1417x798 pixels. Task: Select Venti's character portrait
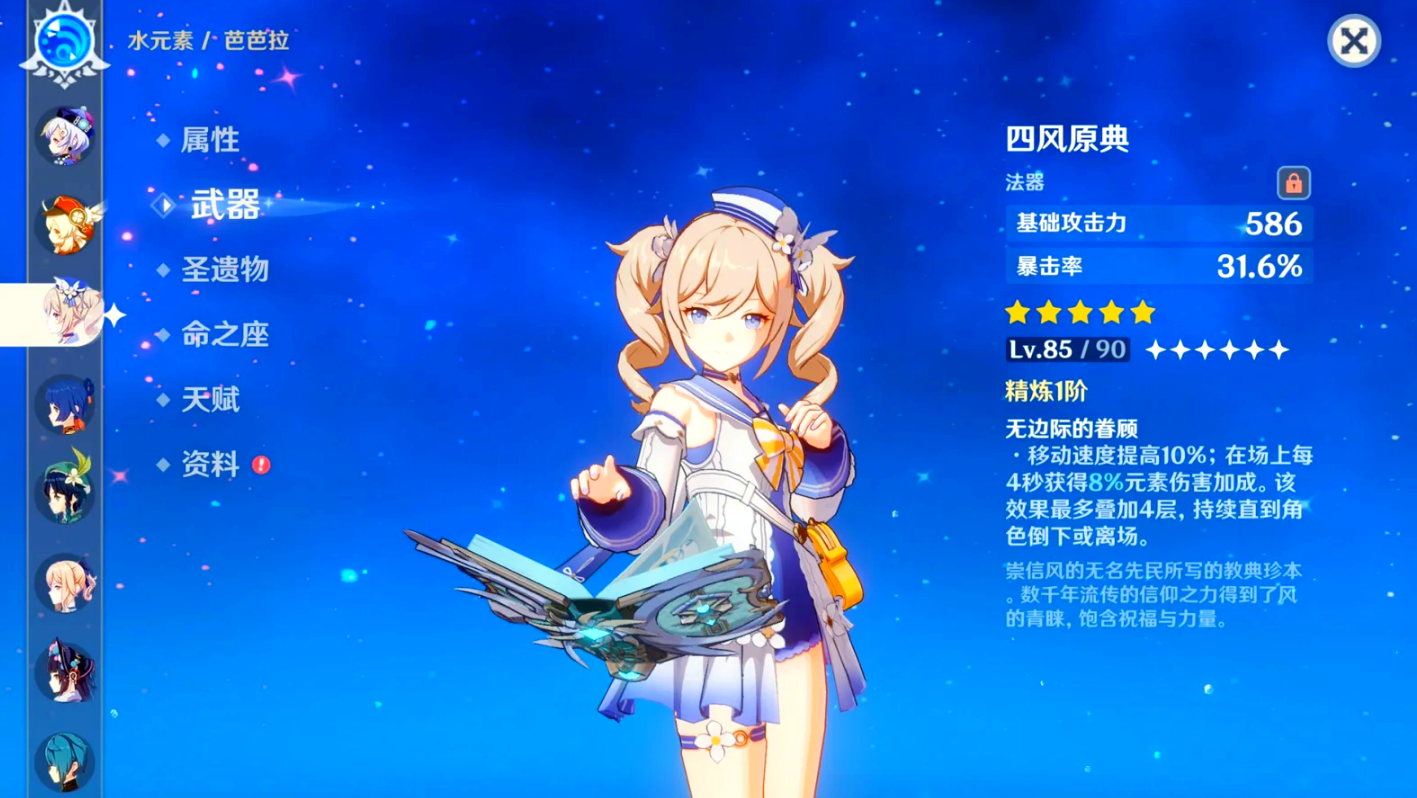64,490
